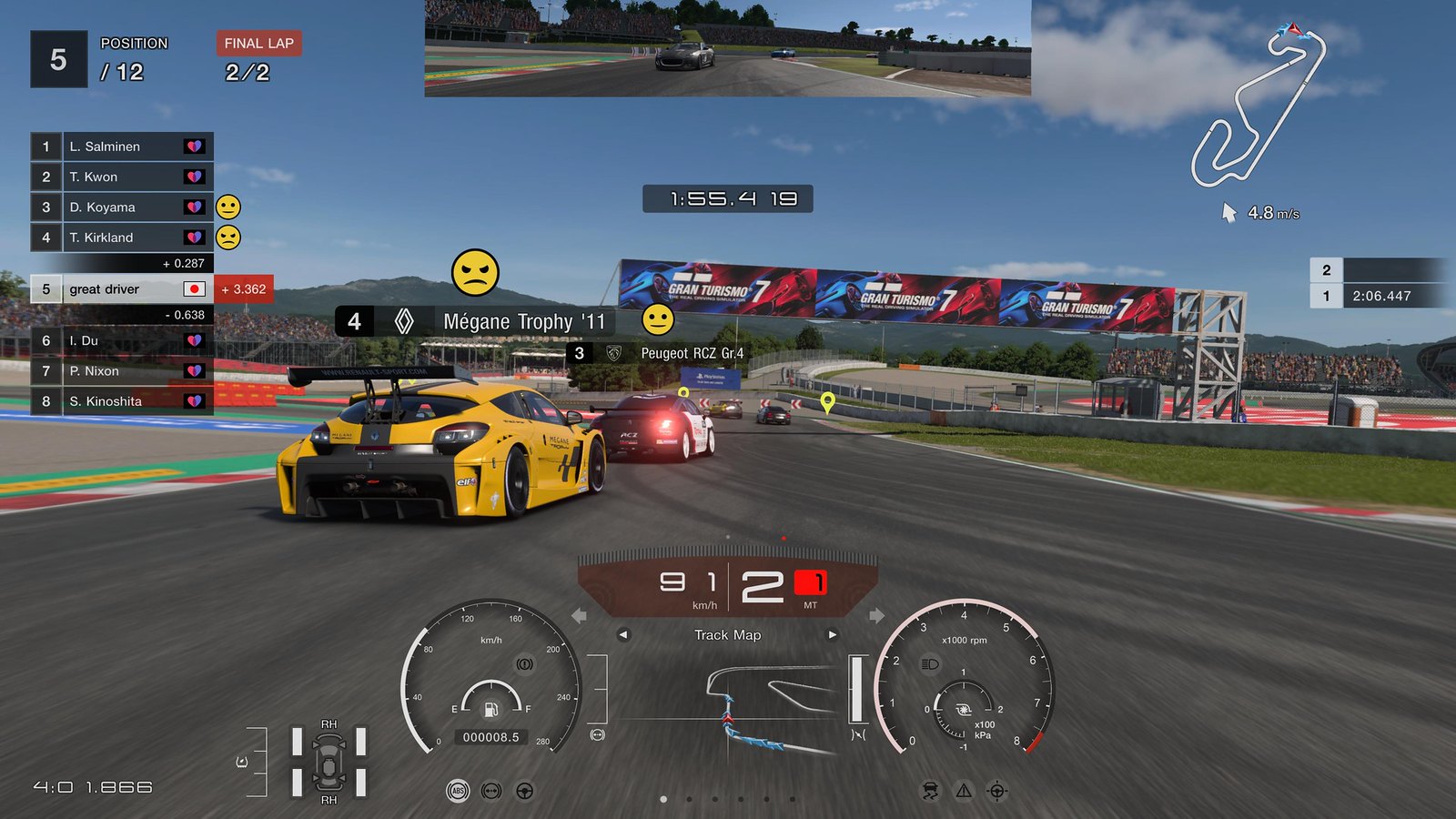
Task: Click the left arrow beside Track Map
Action: click(x=622, y=635)
